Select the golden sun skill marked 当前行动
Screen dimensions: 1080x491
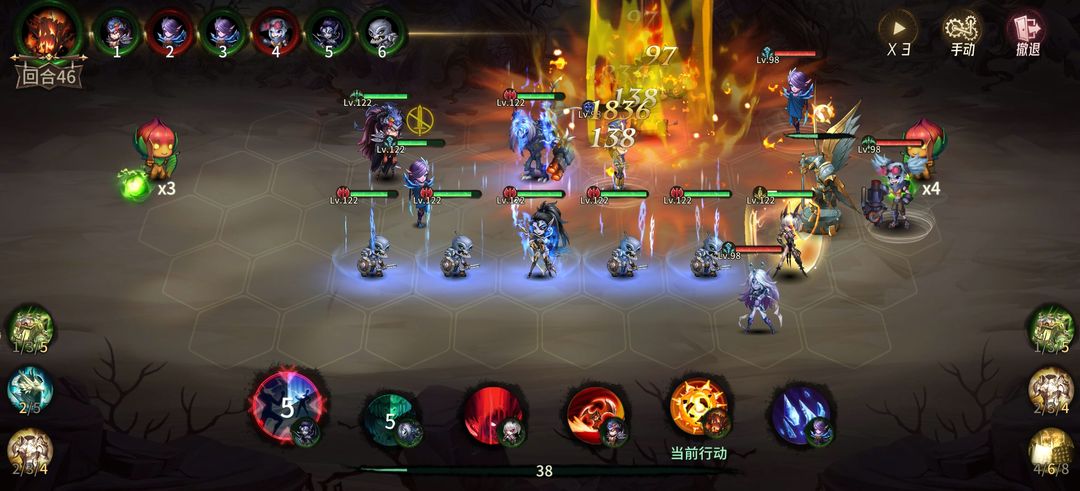pyautogui.click(x=698, y=408)
